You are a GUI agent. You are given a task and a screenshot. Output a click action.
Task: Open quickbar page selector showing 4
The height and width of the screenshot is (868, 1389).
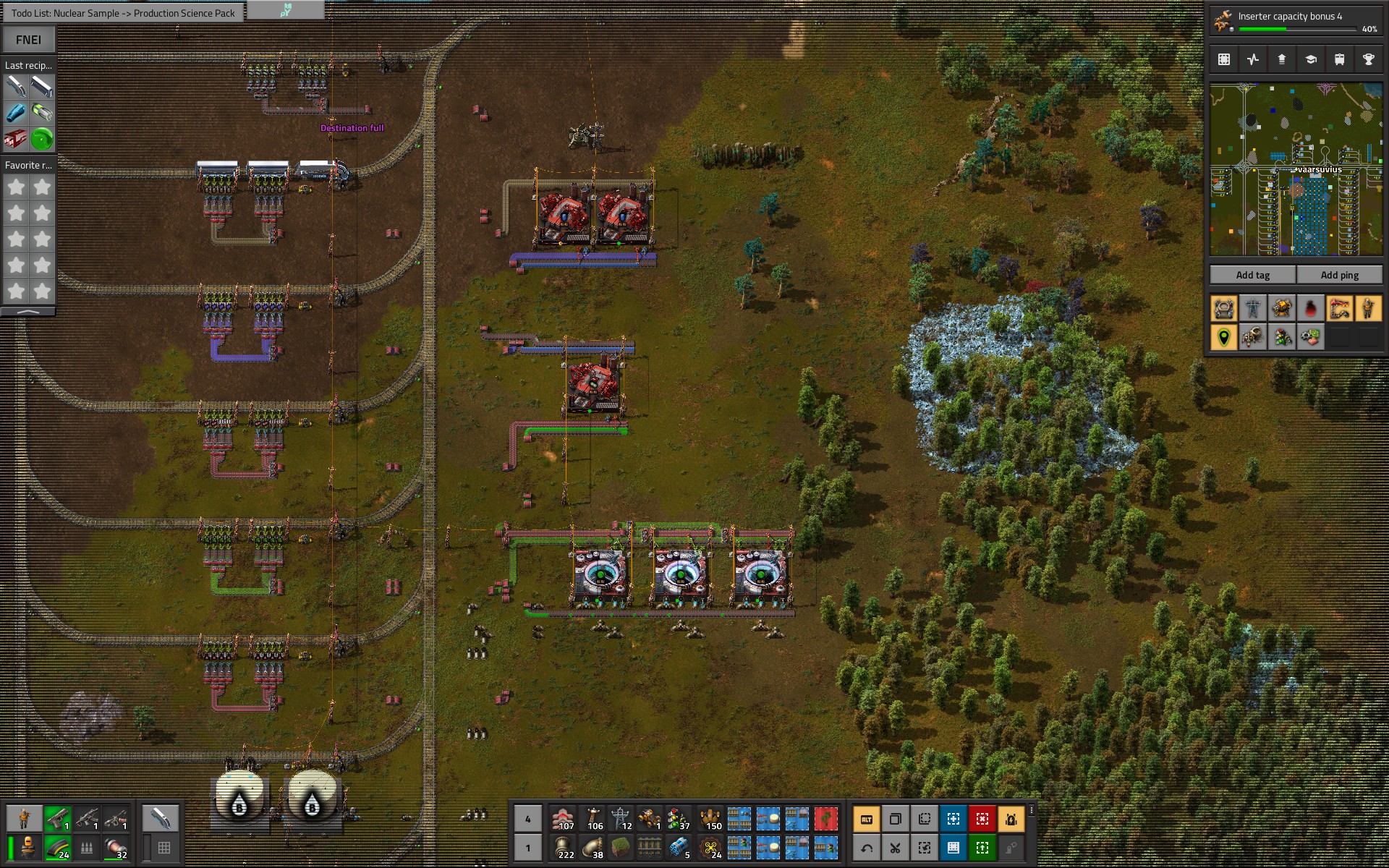pyautogui.click(x=528, y=819)
